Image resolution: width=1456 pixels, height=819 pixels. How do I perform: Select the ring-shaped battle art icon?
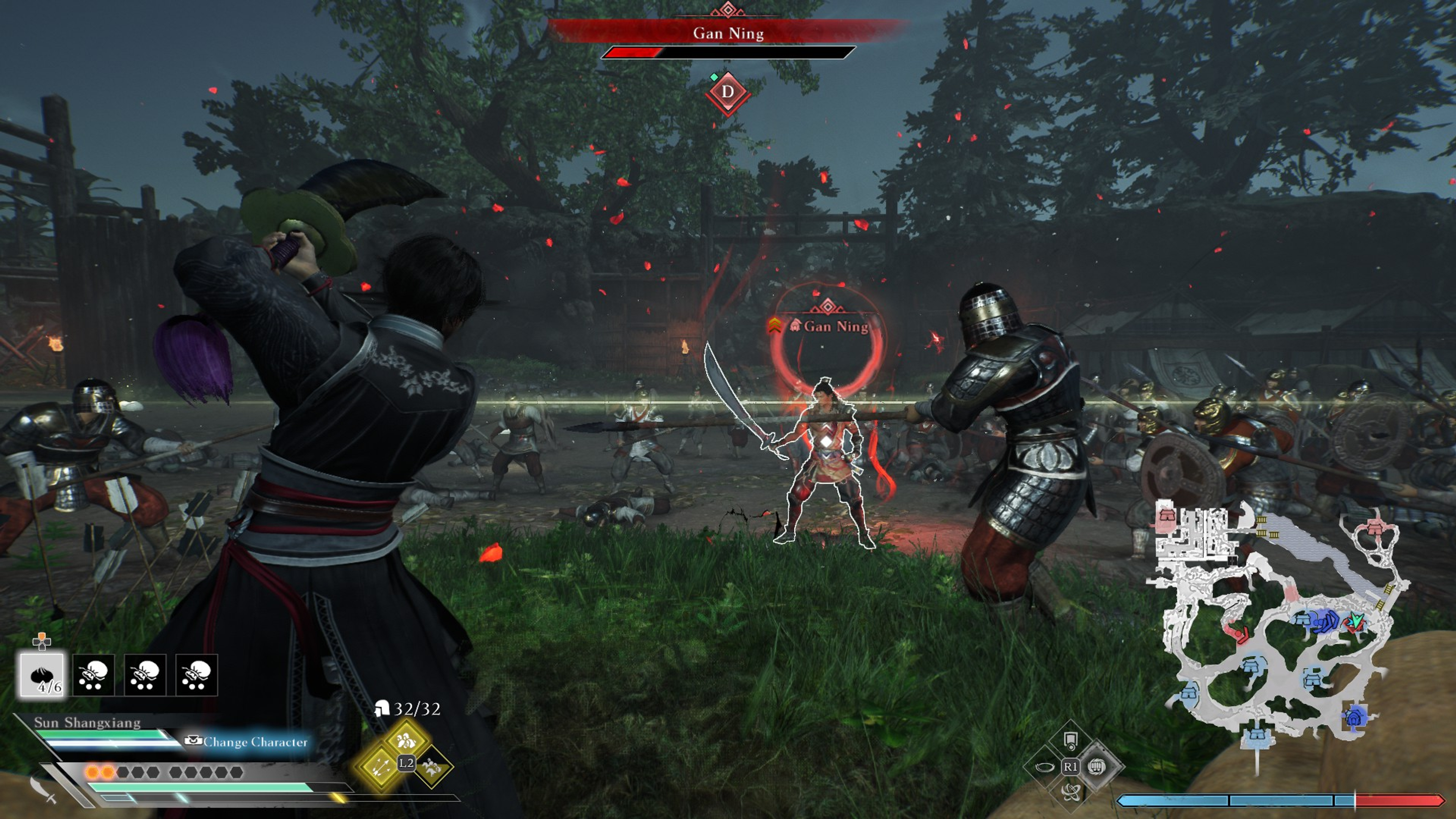click(x=1045, y=767)
